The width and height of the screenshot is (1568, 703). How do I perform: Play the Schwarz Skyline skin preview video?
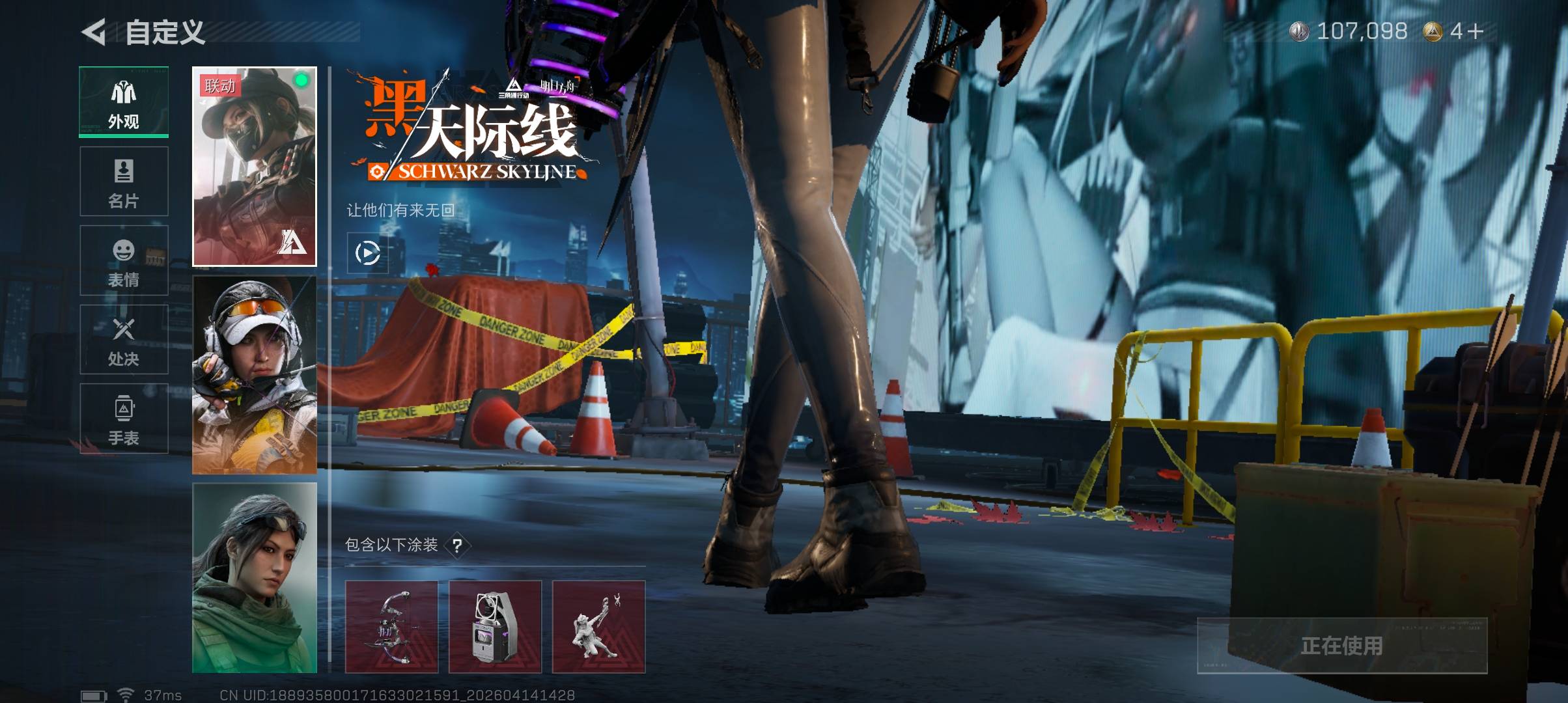pyautogui.click(x=368, y=253)
